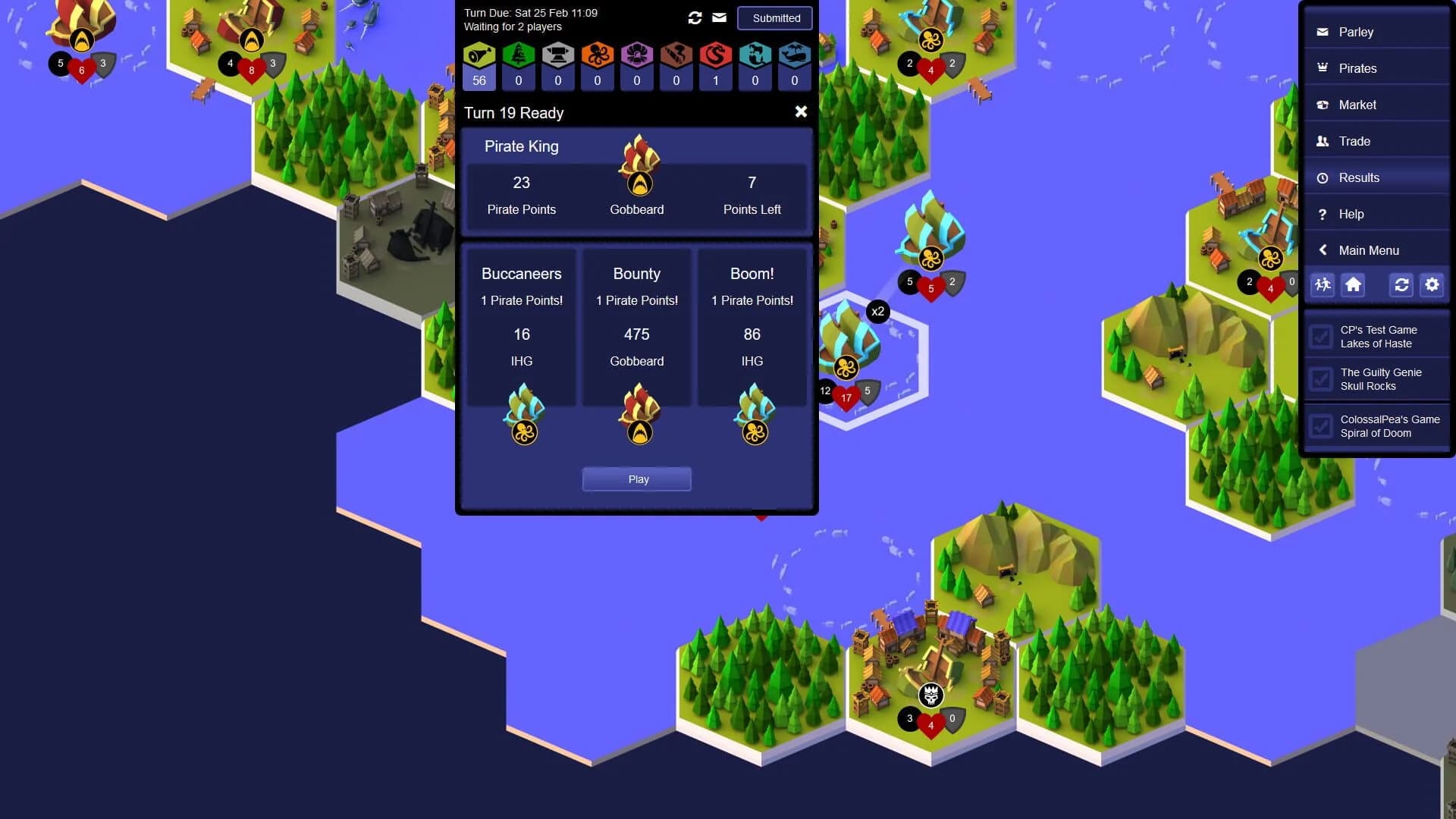Check The Guilty Genie Skull Rocks game
Screen dimensions: 1456x819
pyautogui.click(x=1322, y=379)
